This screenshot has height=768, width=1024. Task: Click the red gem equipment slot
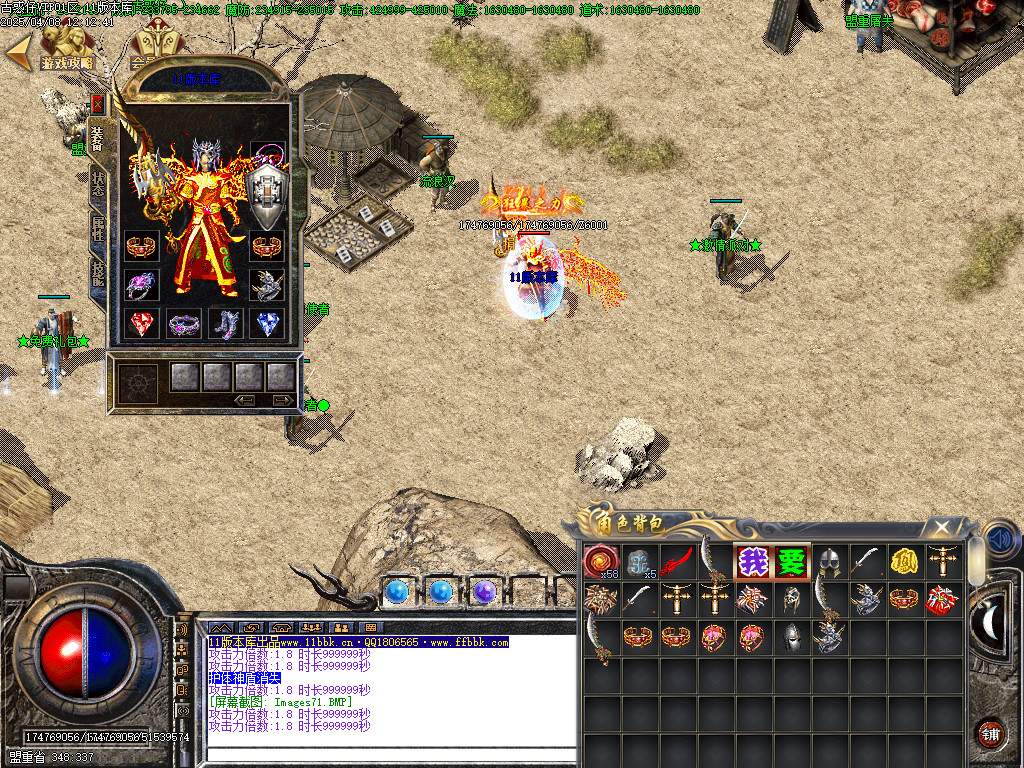coord(142,324)
